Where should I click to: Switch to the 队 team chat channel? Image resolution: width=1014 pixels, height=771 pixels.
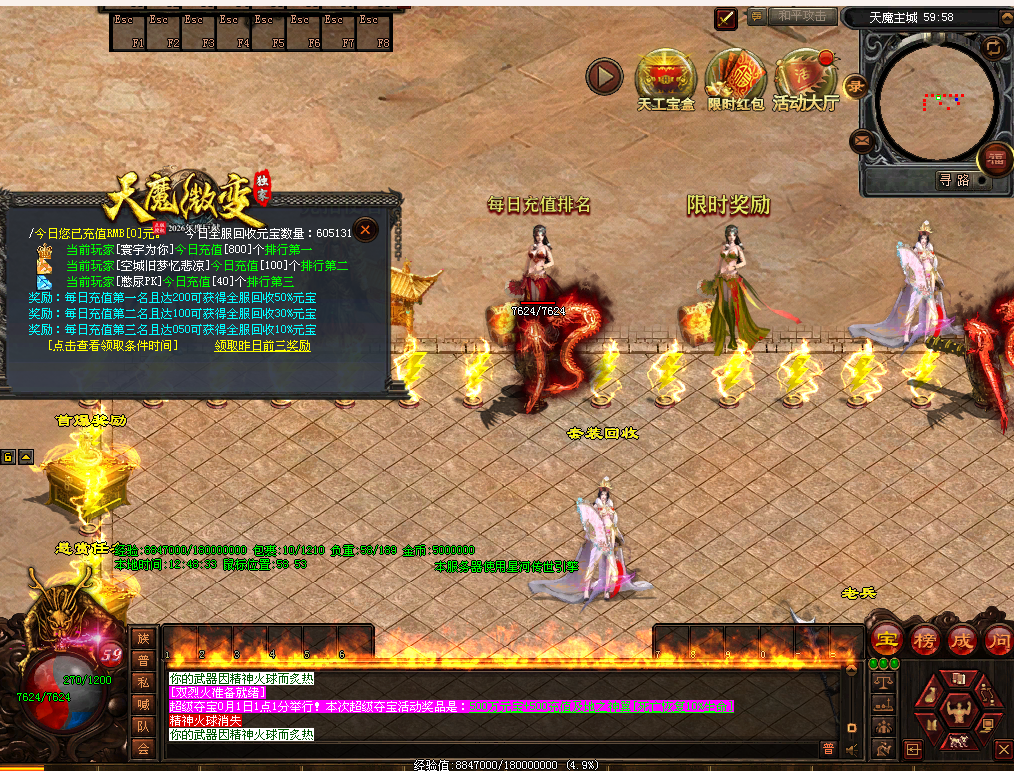pyautogui.click(x=143, y=726)
